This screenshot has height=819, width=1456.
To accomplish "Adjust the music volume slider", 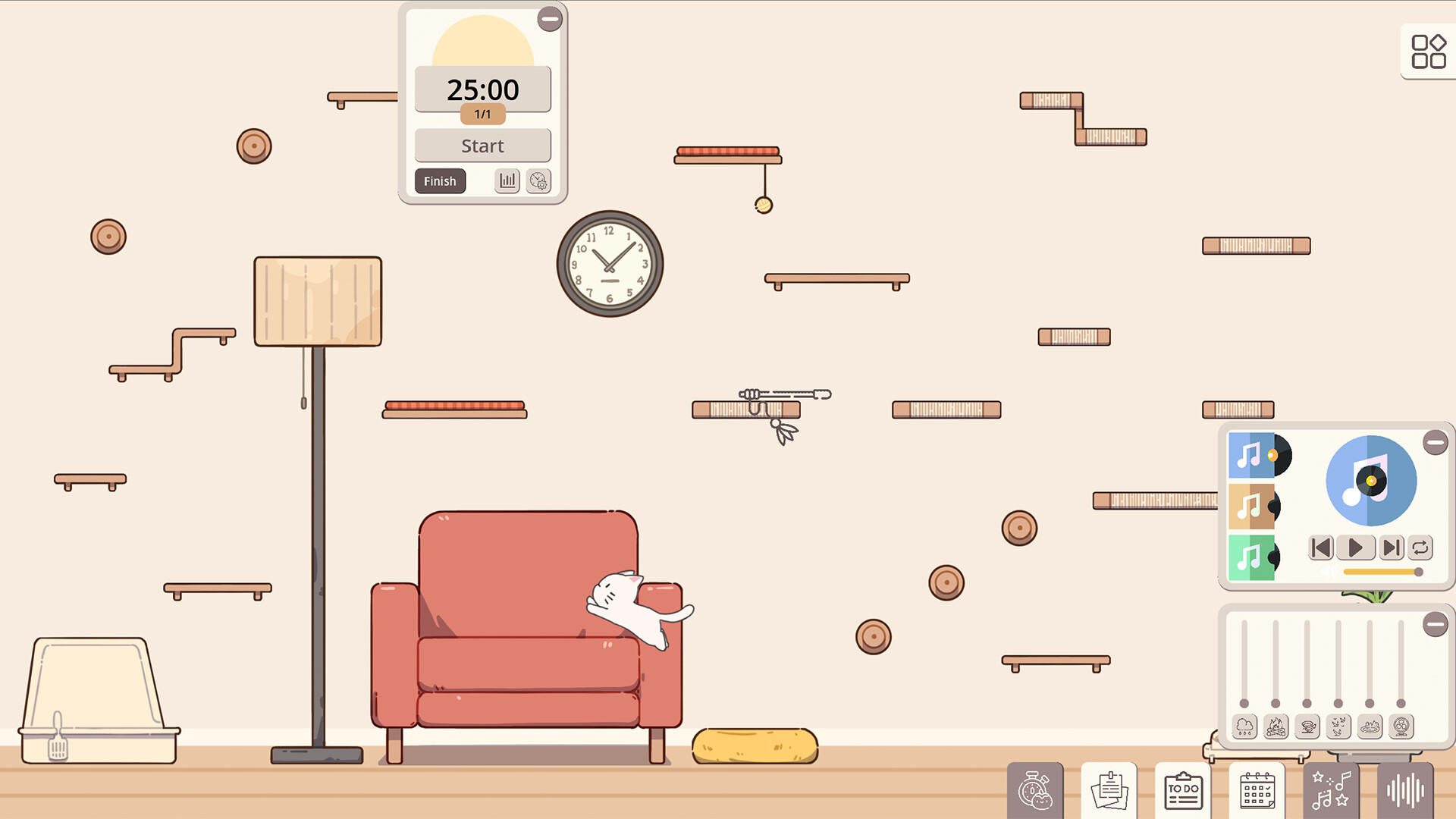I will [1384, 573].
